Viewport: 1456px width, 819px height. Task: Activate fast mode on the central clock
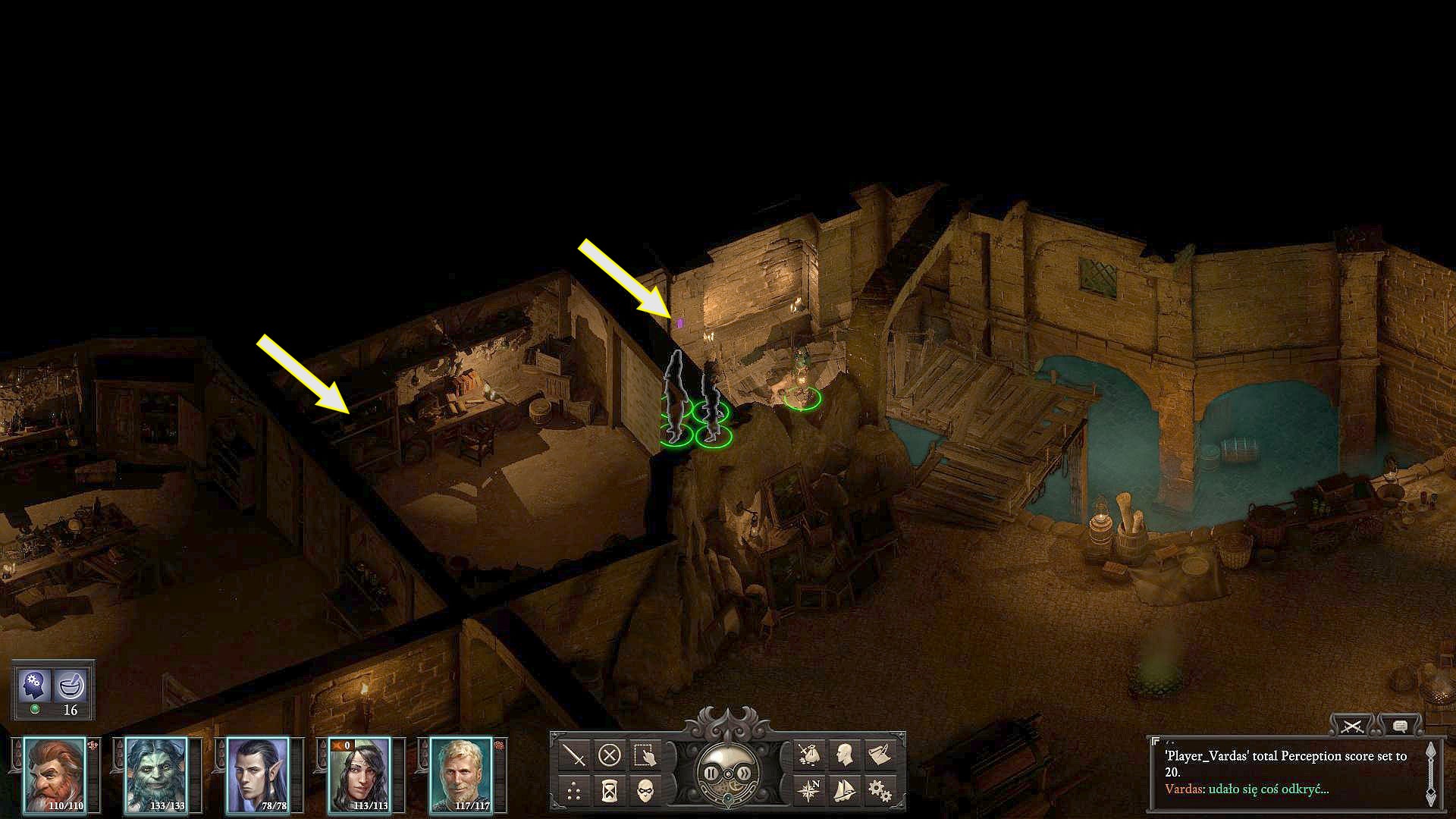745,773
